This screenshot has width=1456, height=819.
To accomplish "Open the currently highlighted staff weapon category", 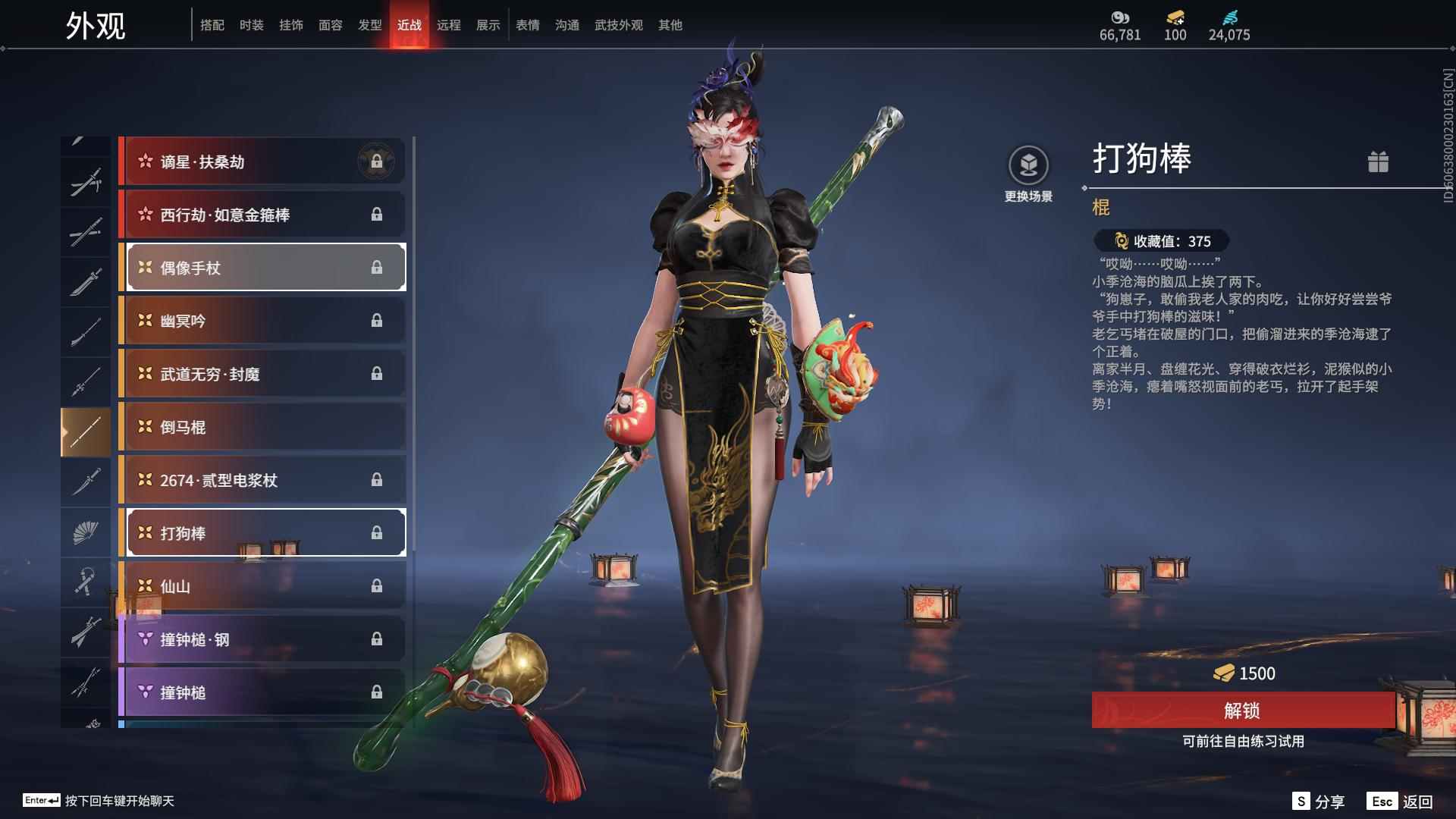I will (x=86, y=431).
